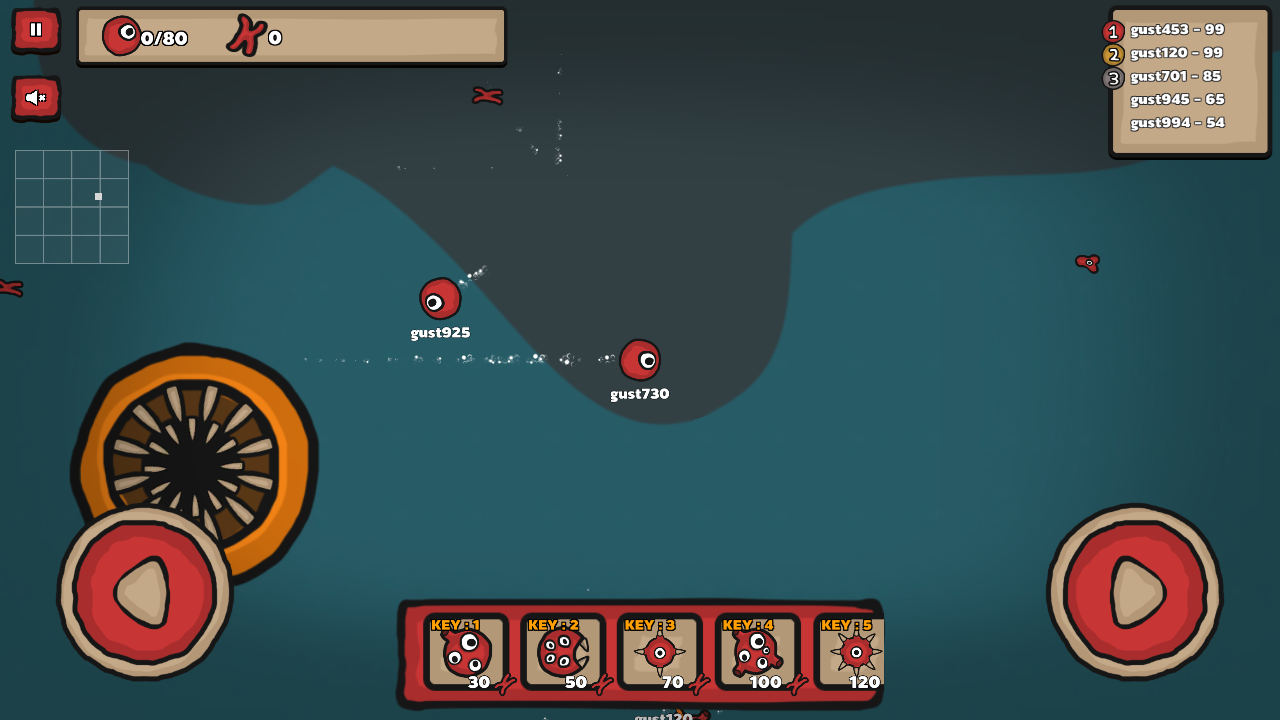Click gust453 in the leaderboard
Viewport: 1280px width, 720px height.
coord(1177,30)
